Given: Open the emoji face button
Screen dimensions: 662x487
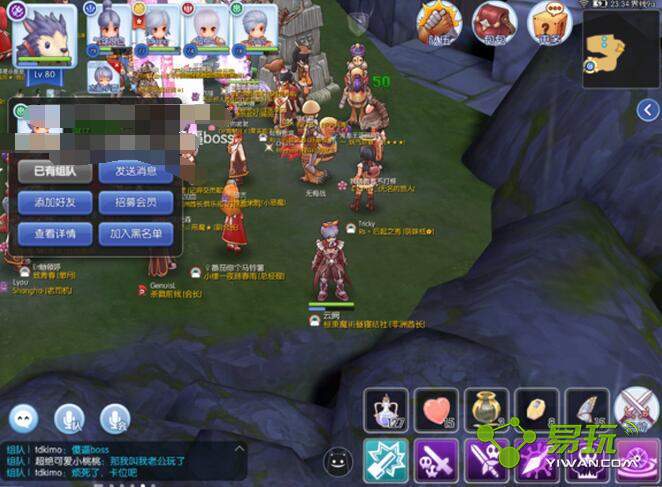Looking at the screenshot, I should pyautogui.click(x=338, y=461).
